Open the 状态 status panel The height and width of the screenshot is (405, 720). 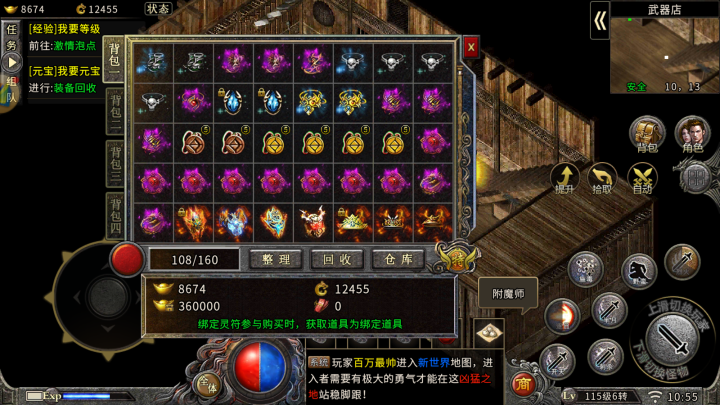pyautogui.click(x=158, y=9)
